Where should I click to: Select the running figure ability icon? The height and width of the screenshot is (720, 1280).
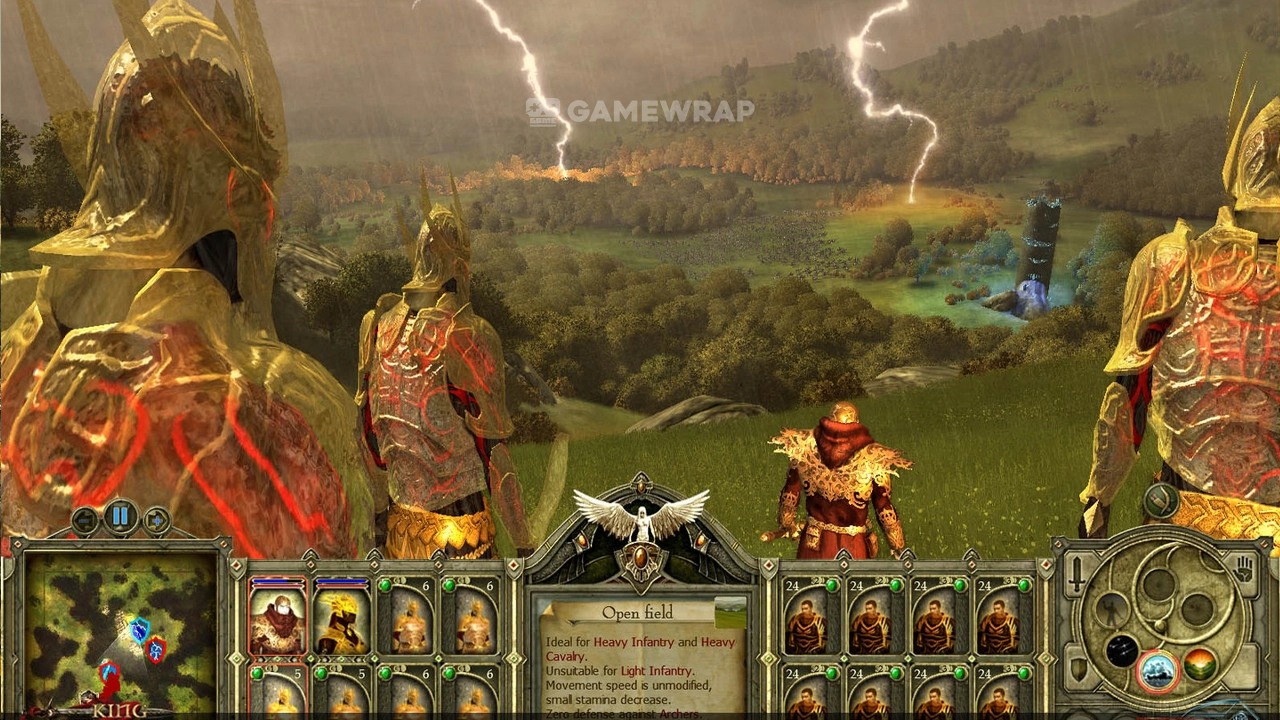pyautogui.click(x=1112, y=608)
